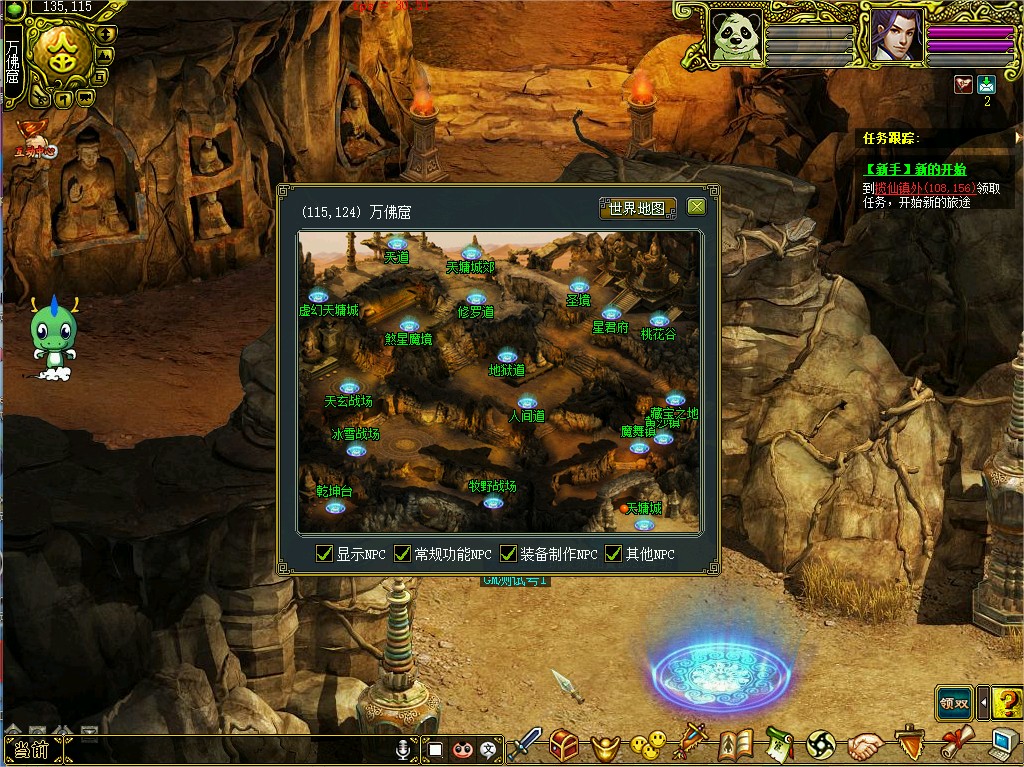This screenshot has height=767, width=1024.
Task: Follow the 悠仙镇外 quest tracker link
Action: 911,187
